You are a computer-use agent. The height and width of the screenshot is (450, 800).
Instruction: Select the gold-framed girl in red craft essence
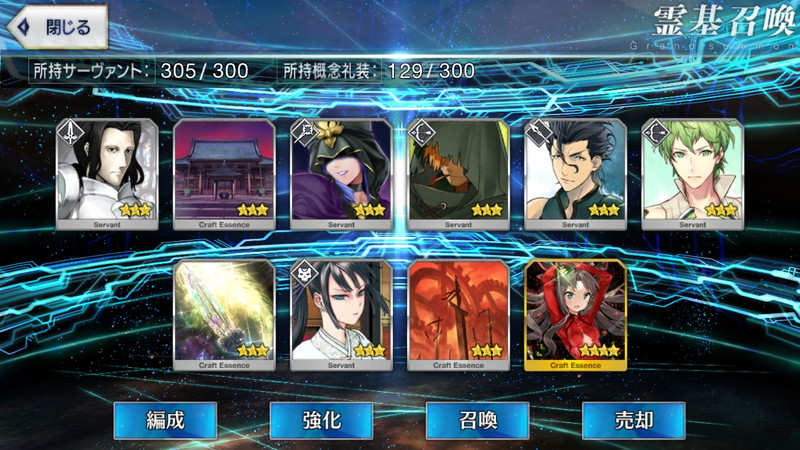575,314
